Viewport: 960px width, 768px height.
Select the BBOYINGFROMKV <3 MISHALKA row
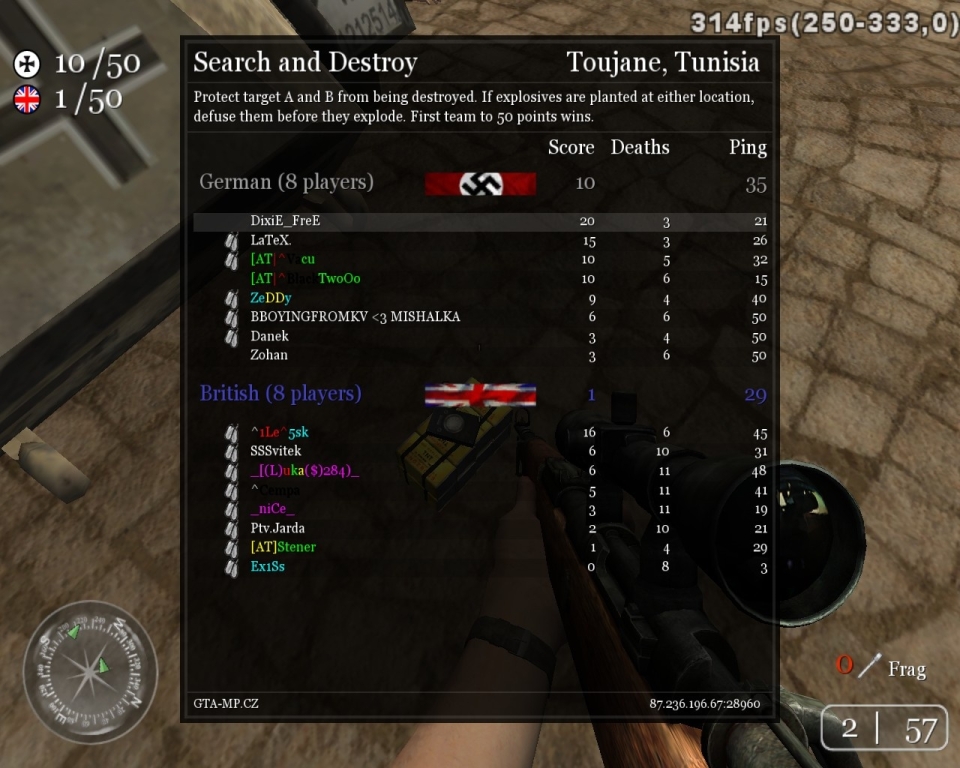click(x=355, y=317)
